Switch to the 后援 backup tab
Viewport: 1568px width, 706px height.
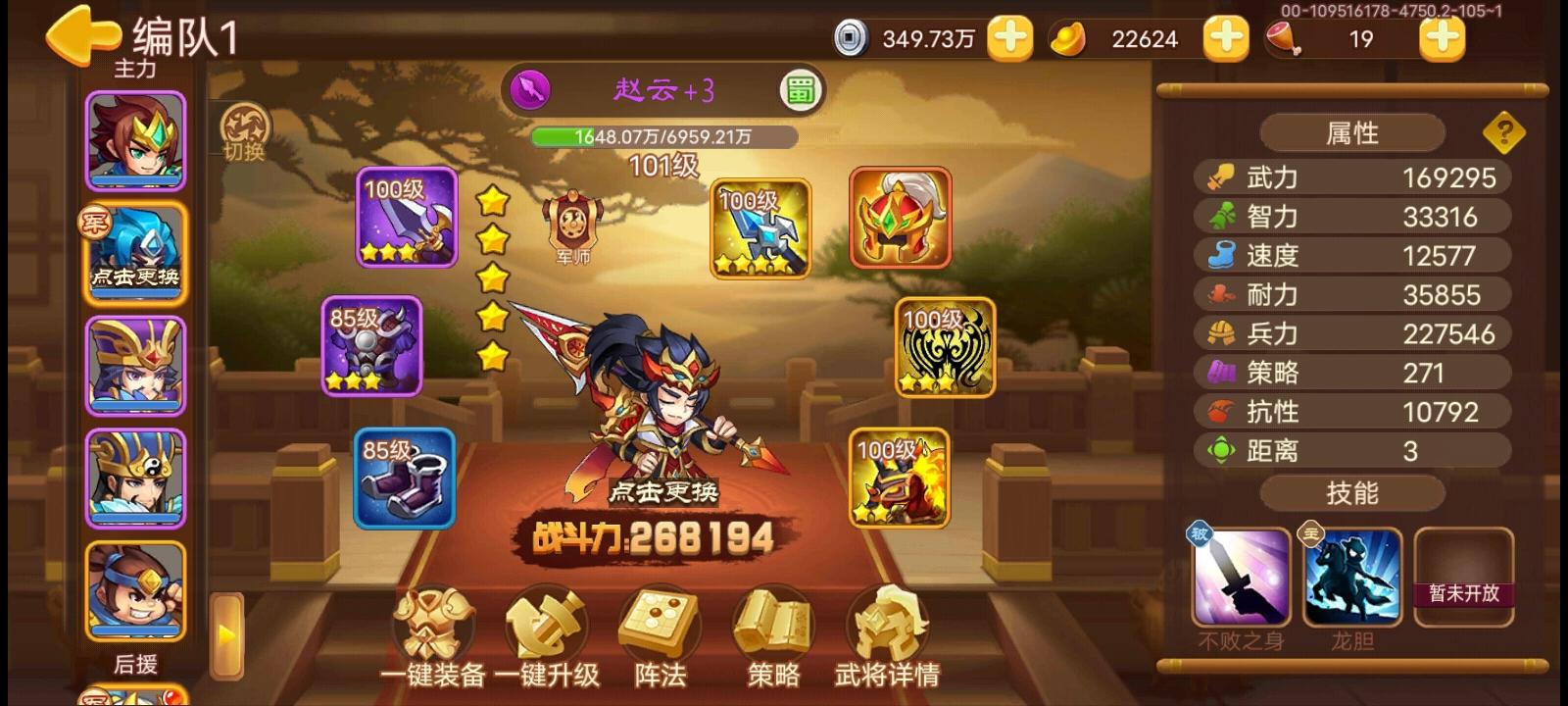click(137, 666)
